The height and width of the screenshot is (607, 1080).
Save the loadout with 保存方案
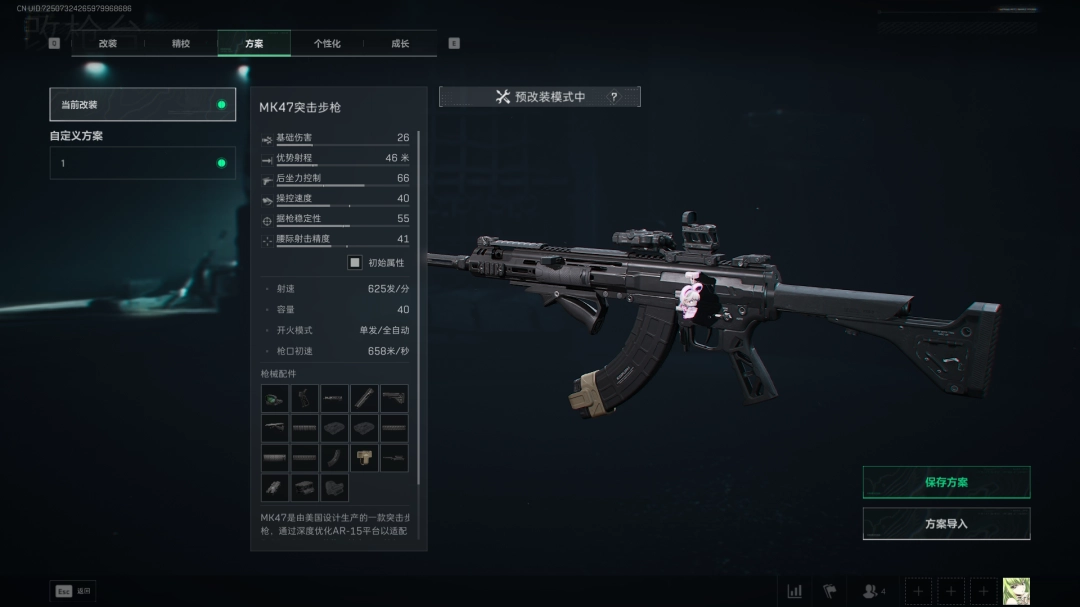(x=946, y=482)
